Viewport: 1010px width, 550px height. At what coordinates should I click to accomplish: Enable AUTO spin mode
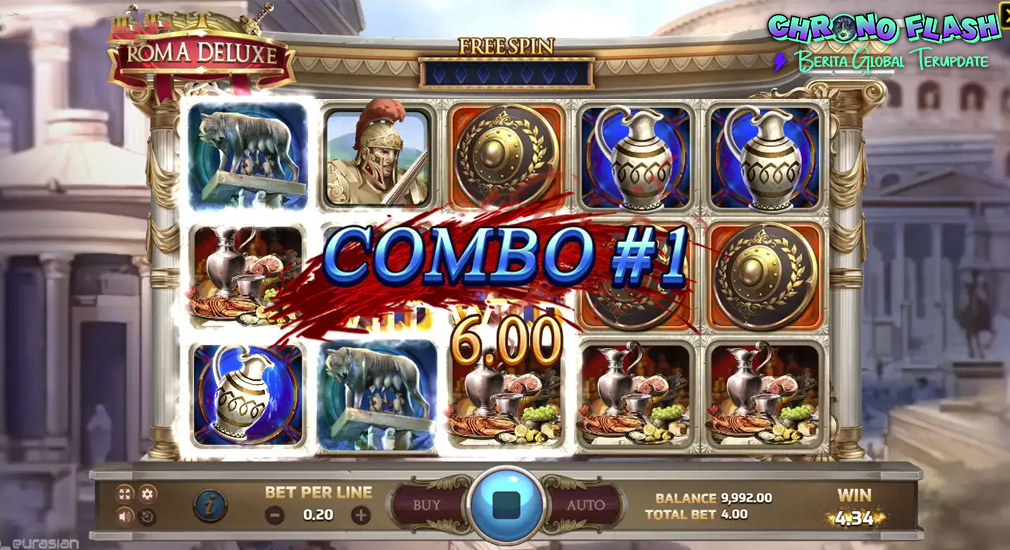585,505
